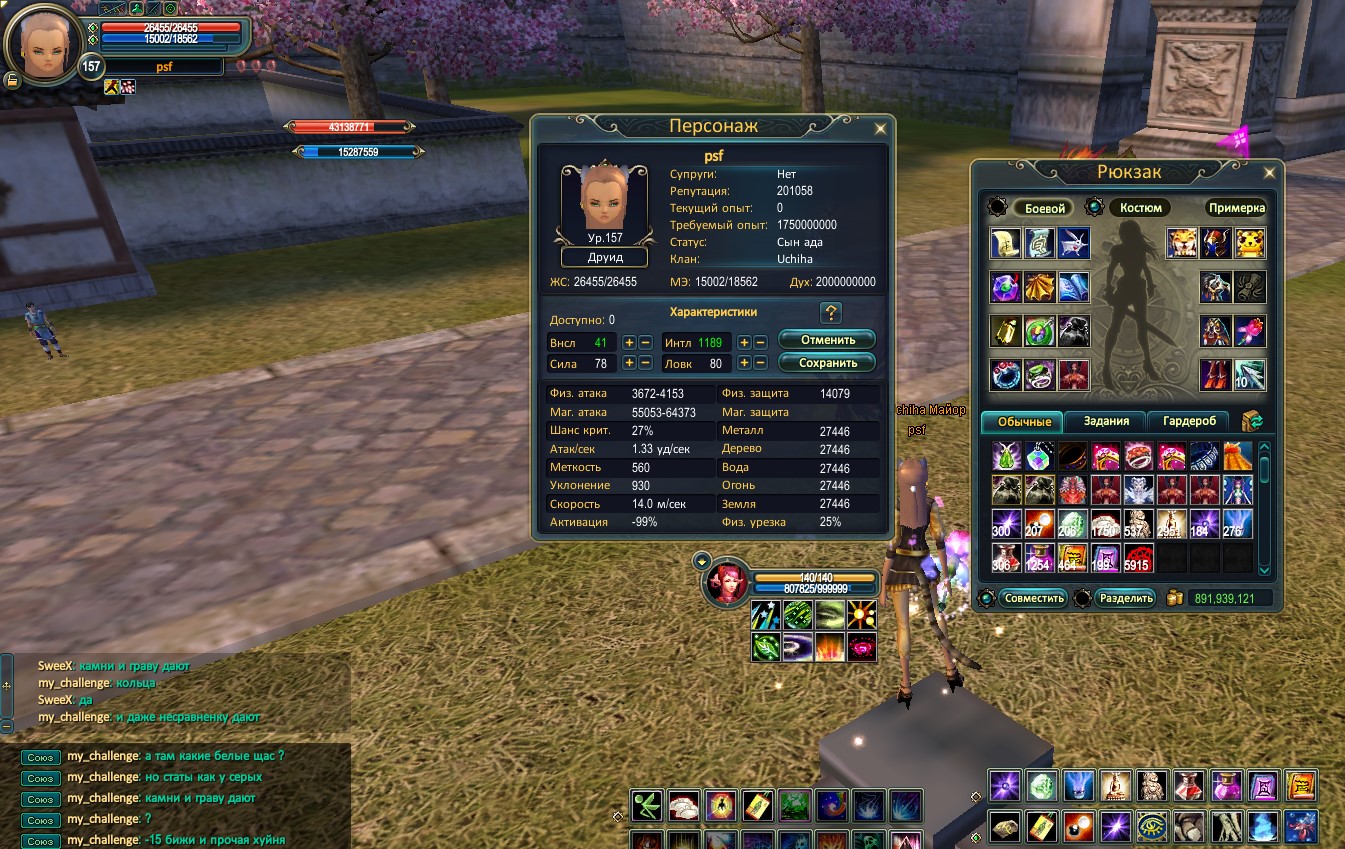Screen dimensions: 1345x849
Task: Cast the green leaf pet skill
Action: point(766,647)
